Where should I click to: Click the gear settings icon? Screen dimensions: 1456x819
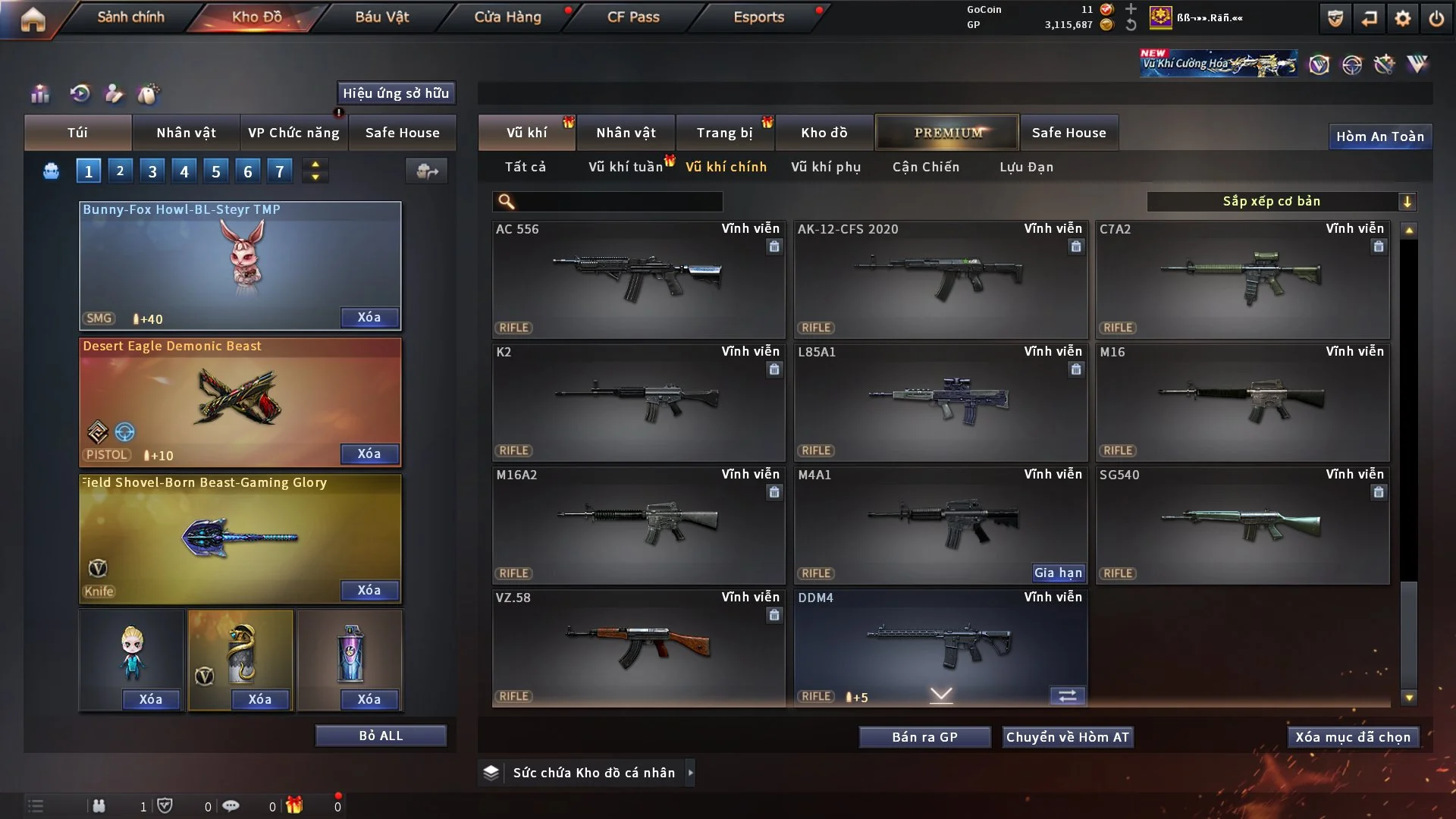(1403, 18)
